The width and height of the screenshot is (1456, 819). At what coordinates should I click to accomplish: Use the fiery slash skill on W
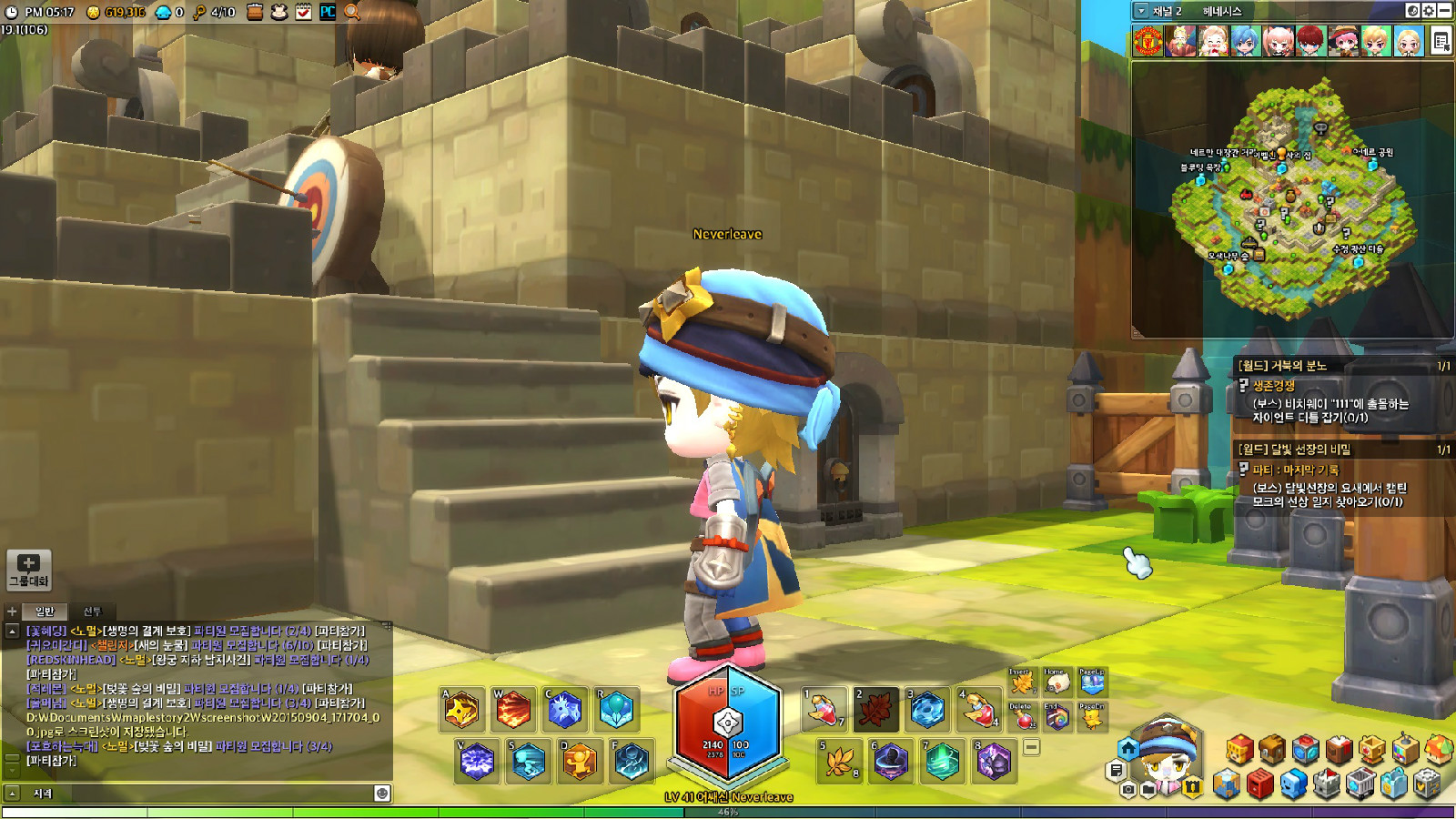point(513,710)
